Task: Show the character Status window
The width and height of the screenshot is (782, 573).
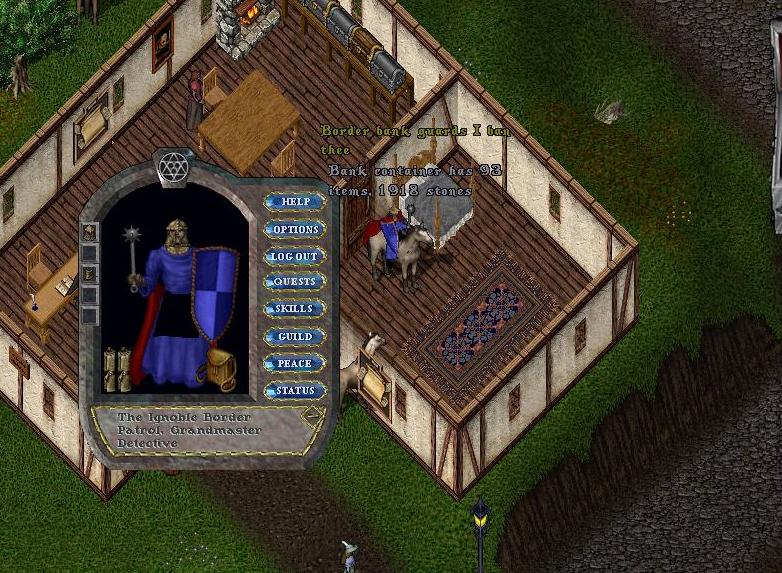Action: tap(295, 390)
